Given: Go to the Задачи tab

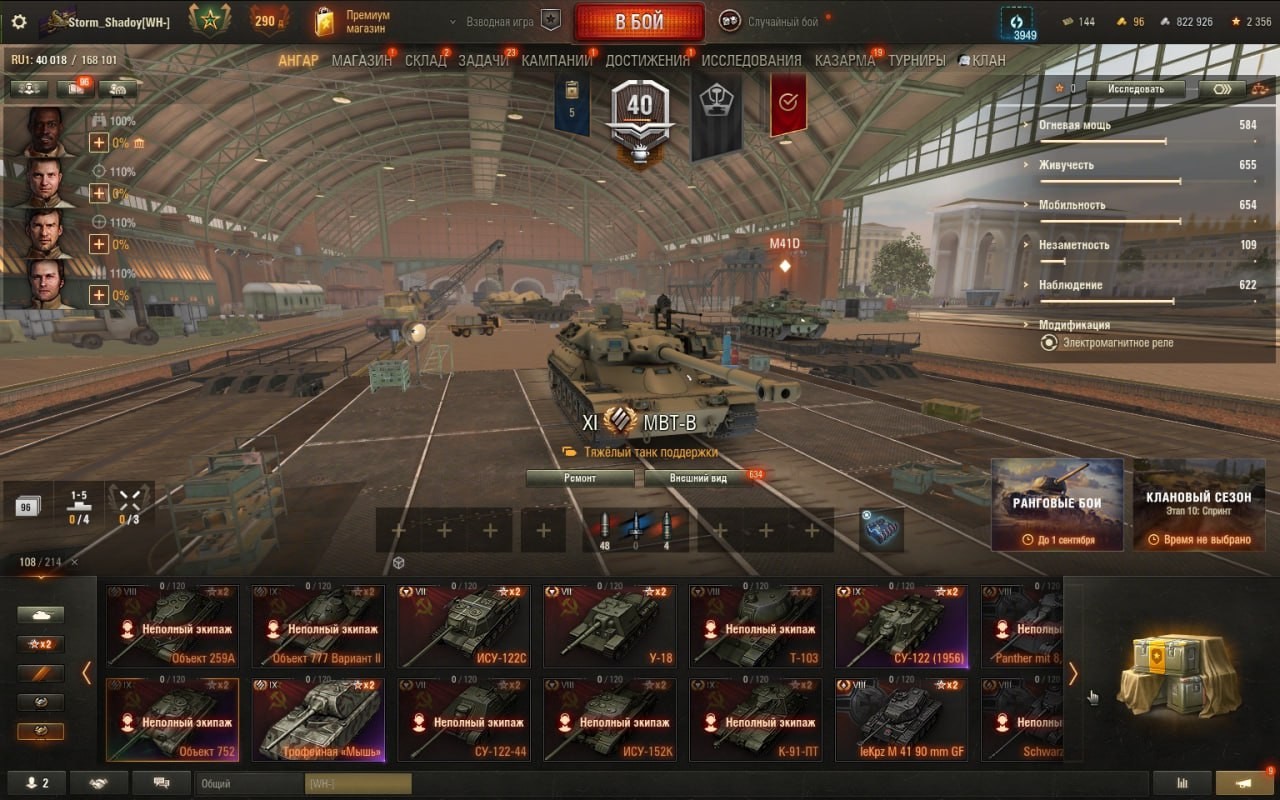Looking at the screenshot, I should pyautogui.click(x=483, y=60).
